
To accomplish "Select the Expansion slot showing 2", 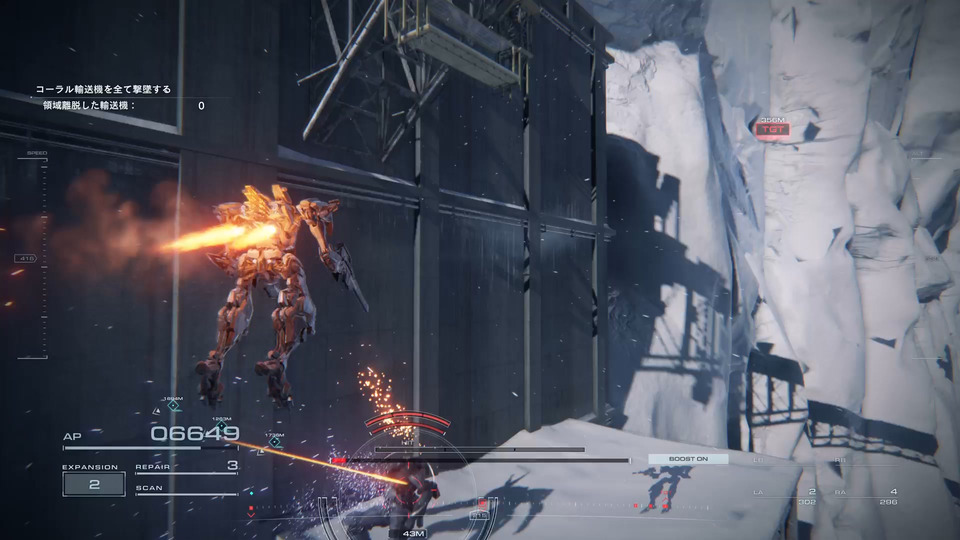I will [94, 484].
